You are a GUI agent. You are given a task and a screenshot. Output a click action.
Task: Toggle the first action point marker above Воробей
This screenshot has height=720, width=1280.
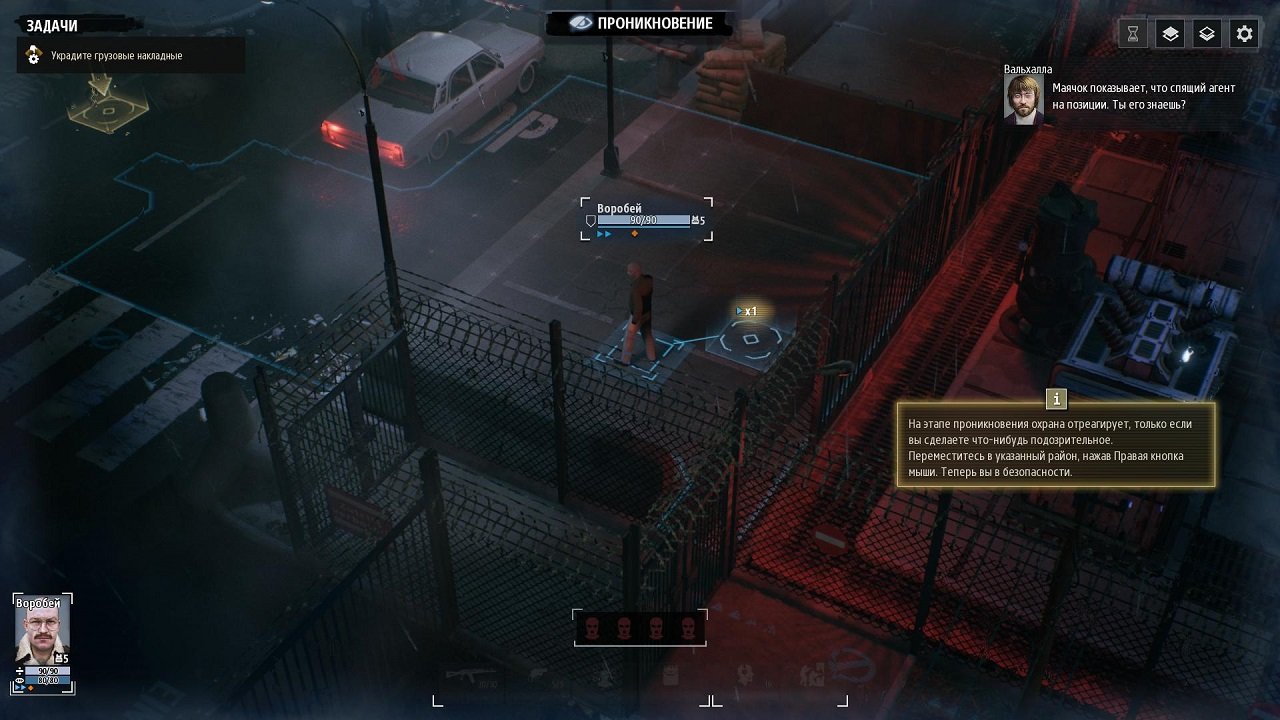coord(598,233)
